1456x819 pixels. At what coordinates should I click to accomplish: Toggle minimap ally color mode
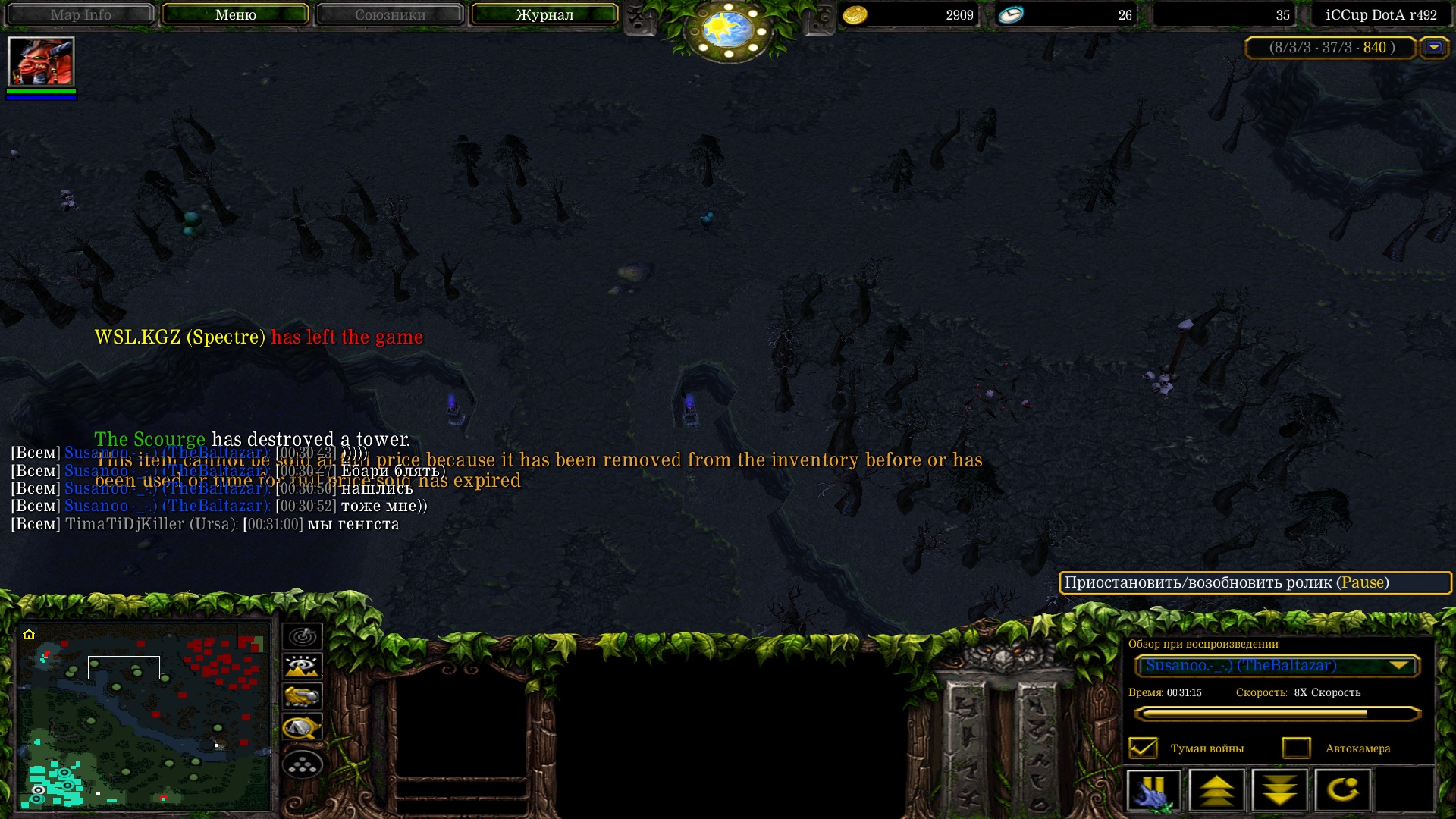(x=302, y=696)
